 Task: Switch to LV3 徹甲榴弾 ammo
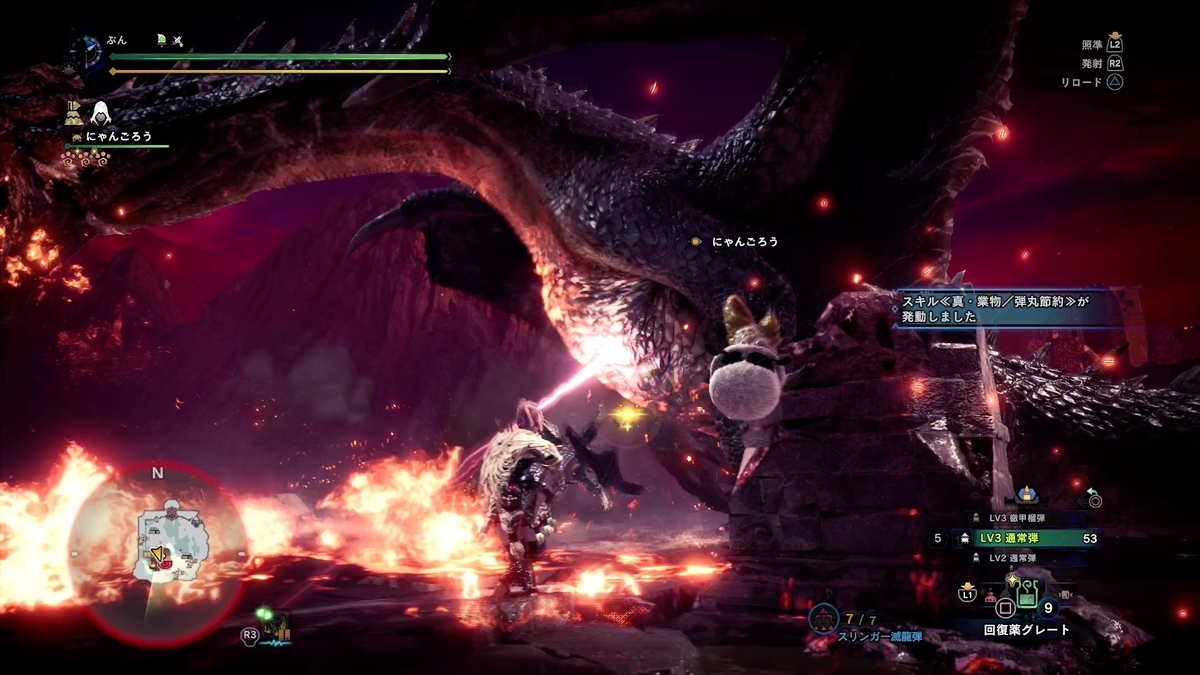[1018, 518]
